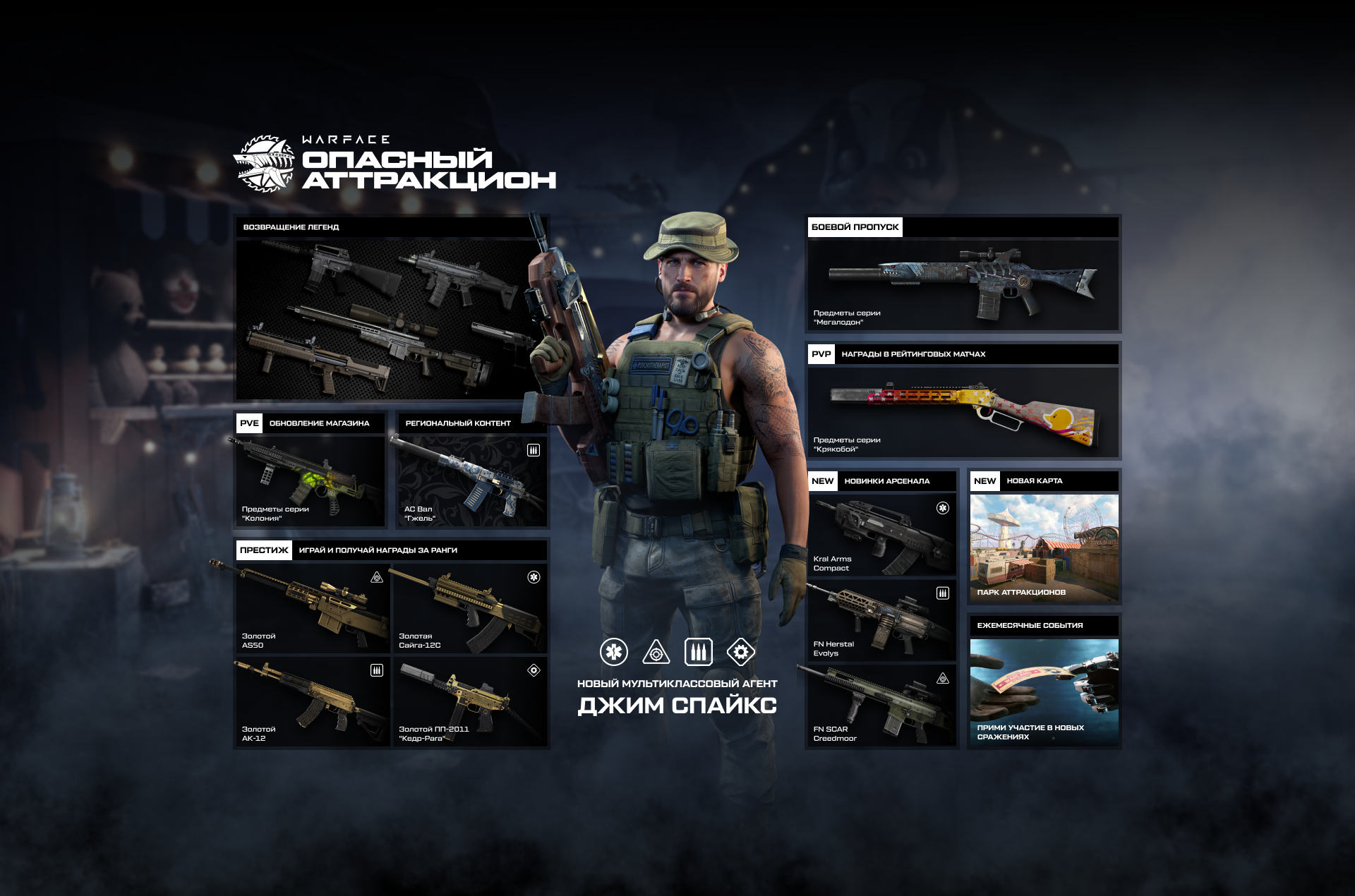Screen dimensions: 1355x896
Task: Select the engineer gear class icon
Action: pos(741,652)
